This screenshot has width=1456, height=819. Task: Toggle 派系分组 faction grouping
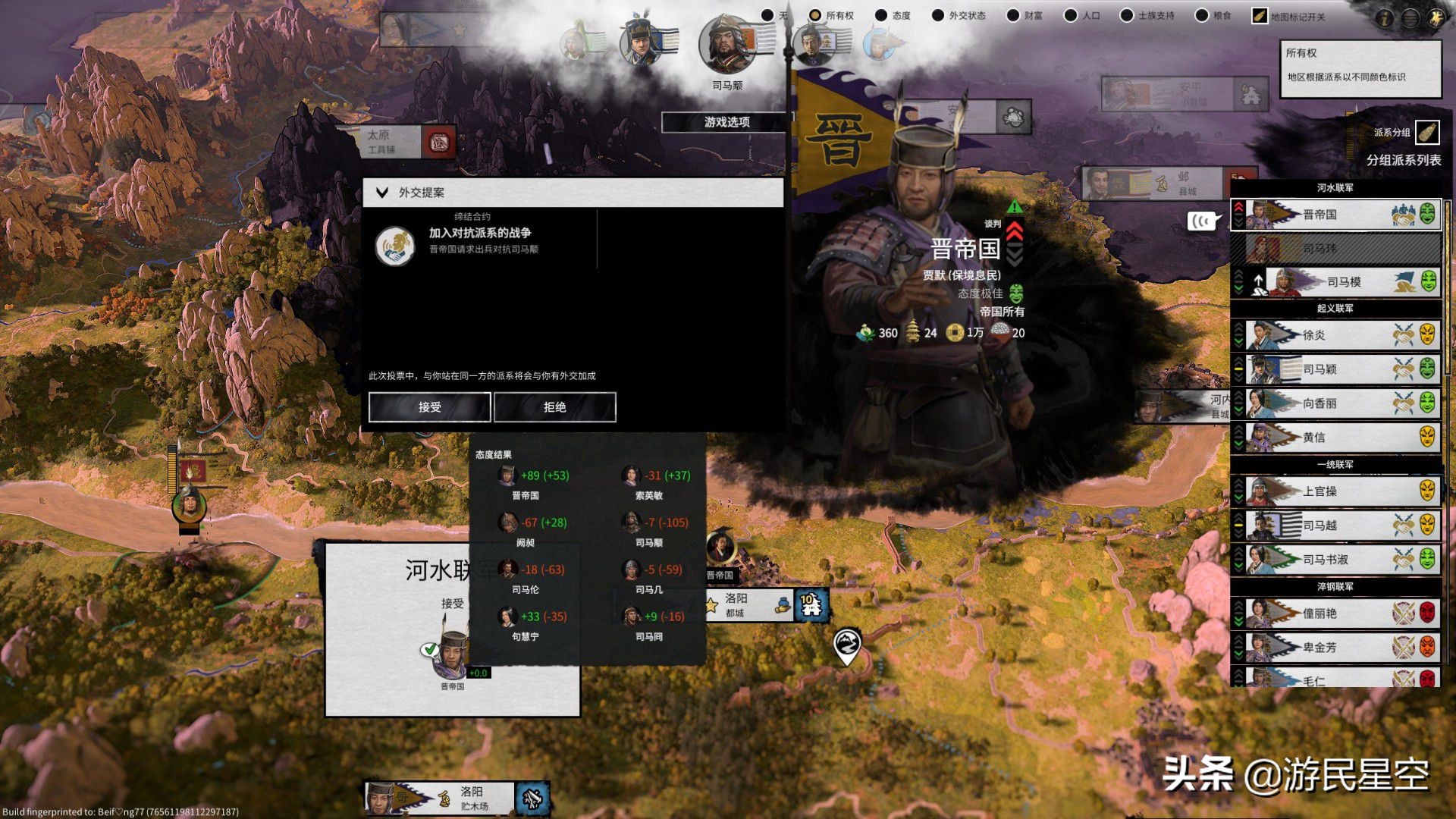[x=1427, y=133]
